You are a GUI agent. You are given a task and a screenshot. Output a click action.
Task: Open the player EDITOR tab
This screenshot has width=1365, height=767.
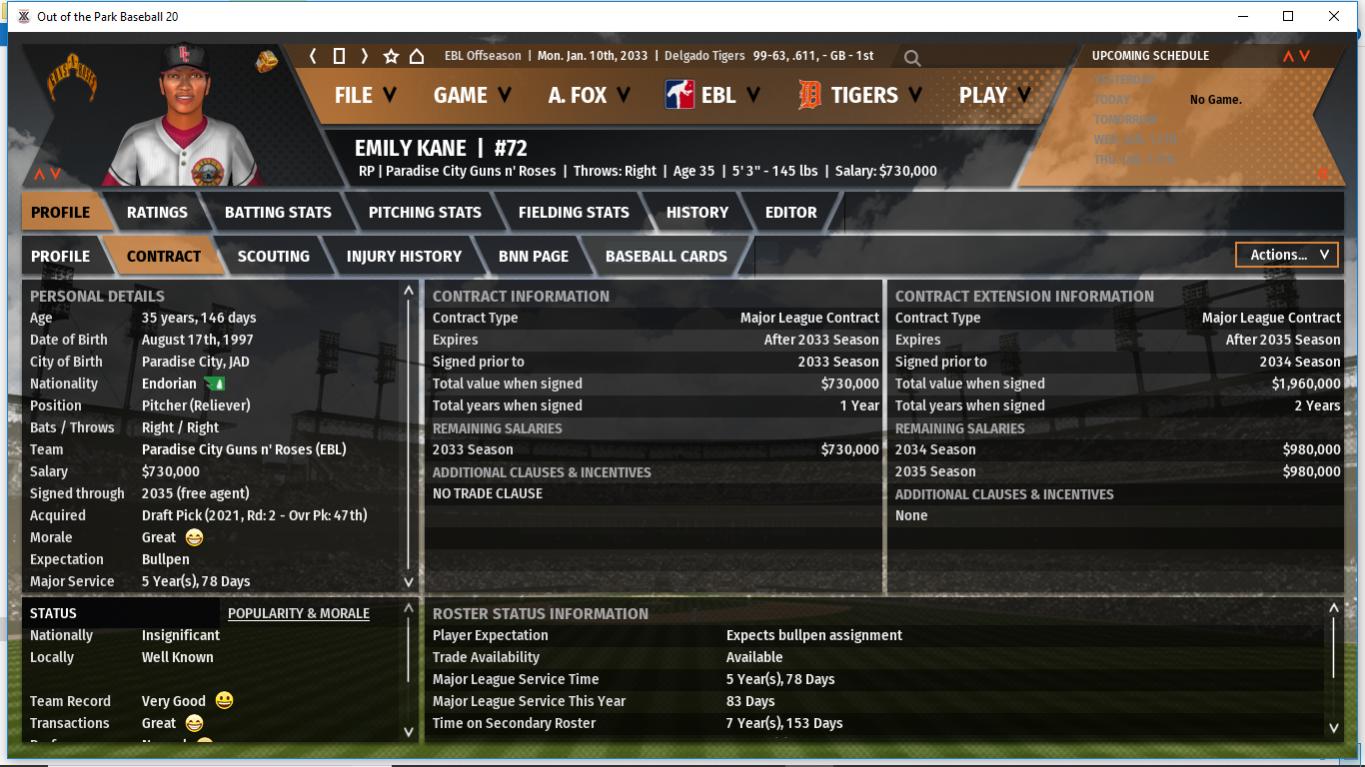[791, 212]
